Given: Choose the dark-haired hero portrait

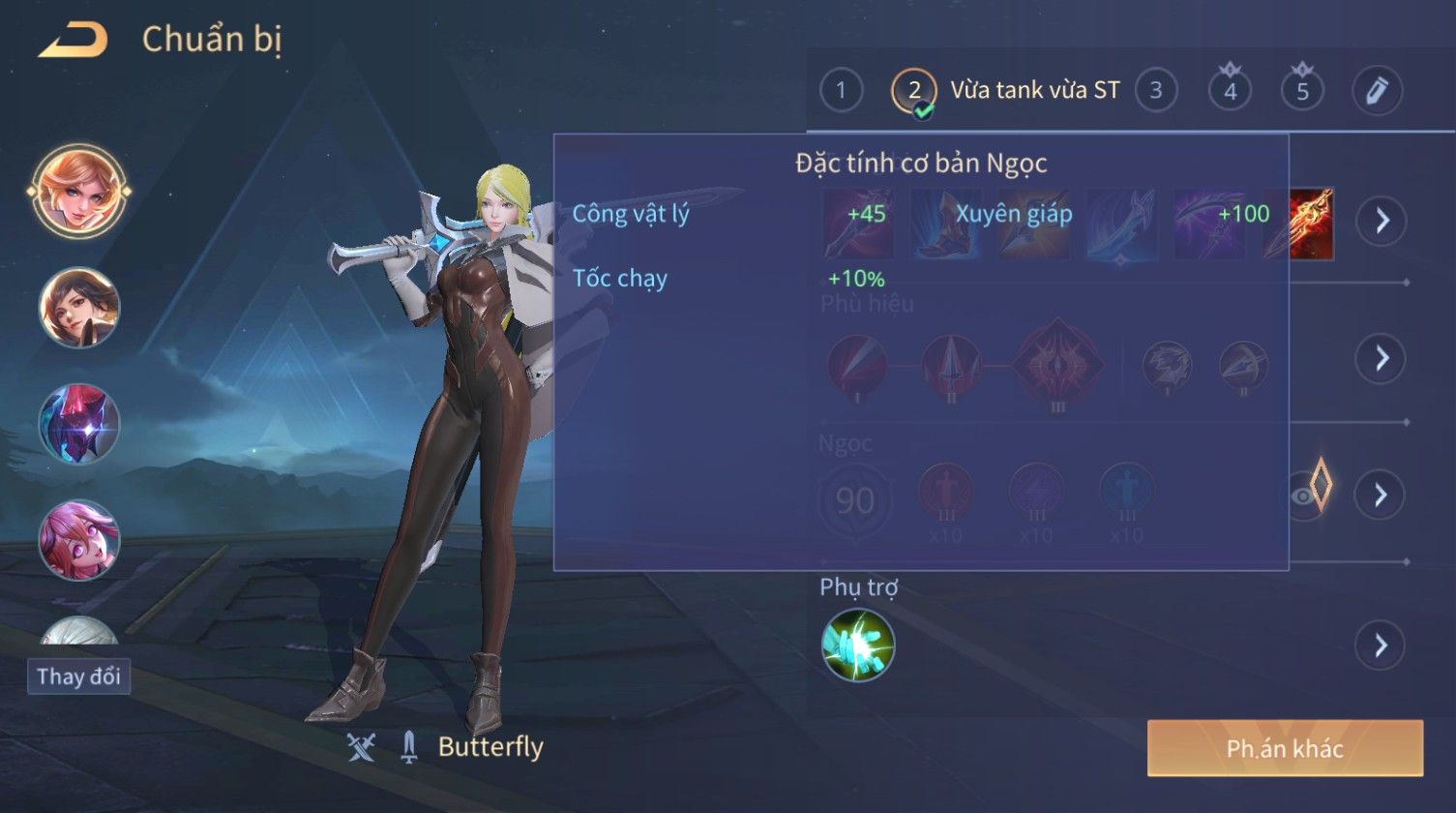Looking at the screenshot, I should point(79,308).
